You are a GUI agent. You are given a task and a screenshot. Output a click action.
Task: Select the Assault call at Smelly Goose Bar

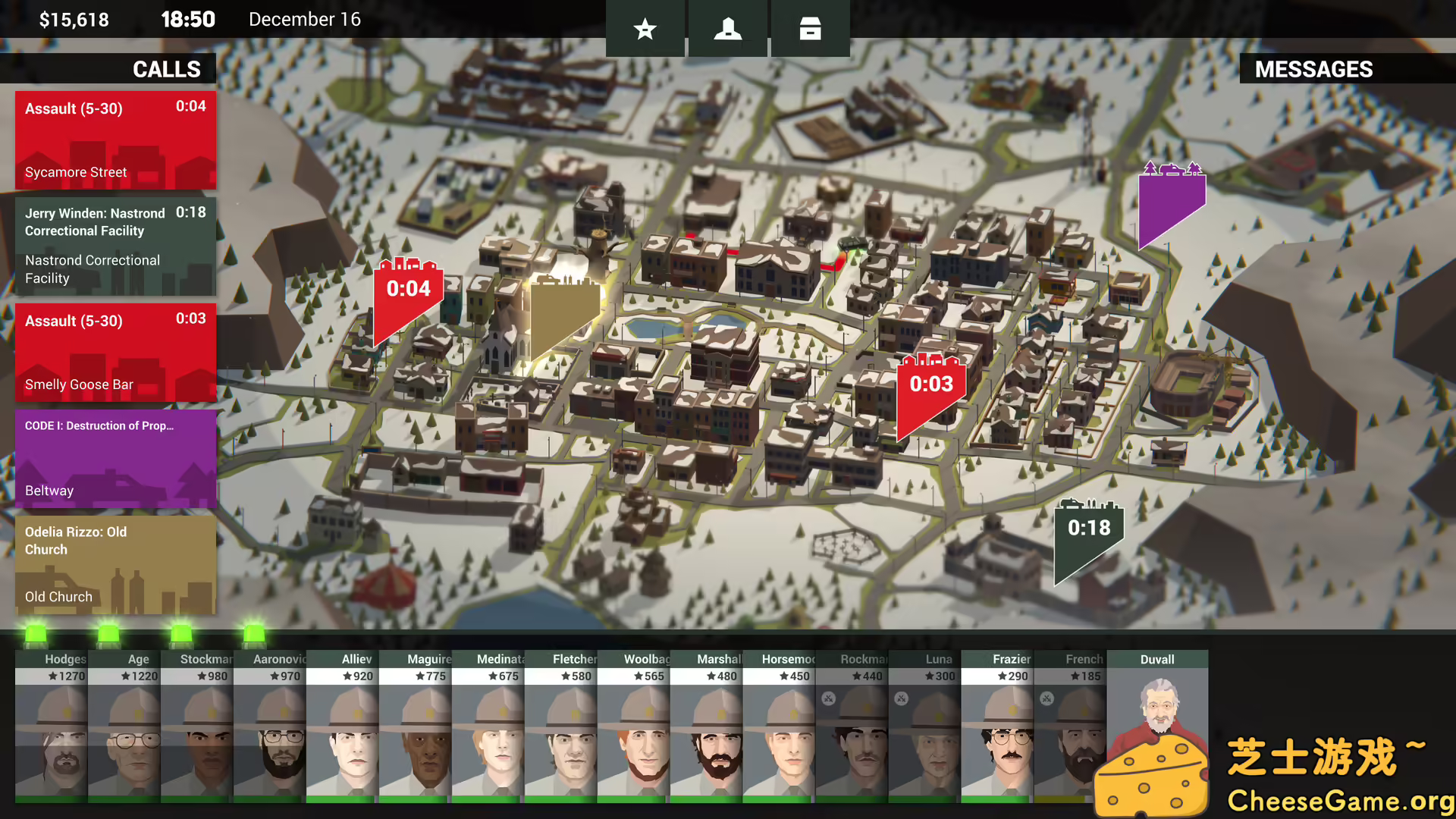(115, 353)
